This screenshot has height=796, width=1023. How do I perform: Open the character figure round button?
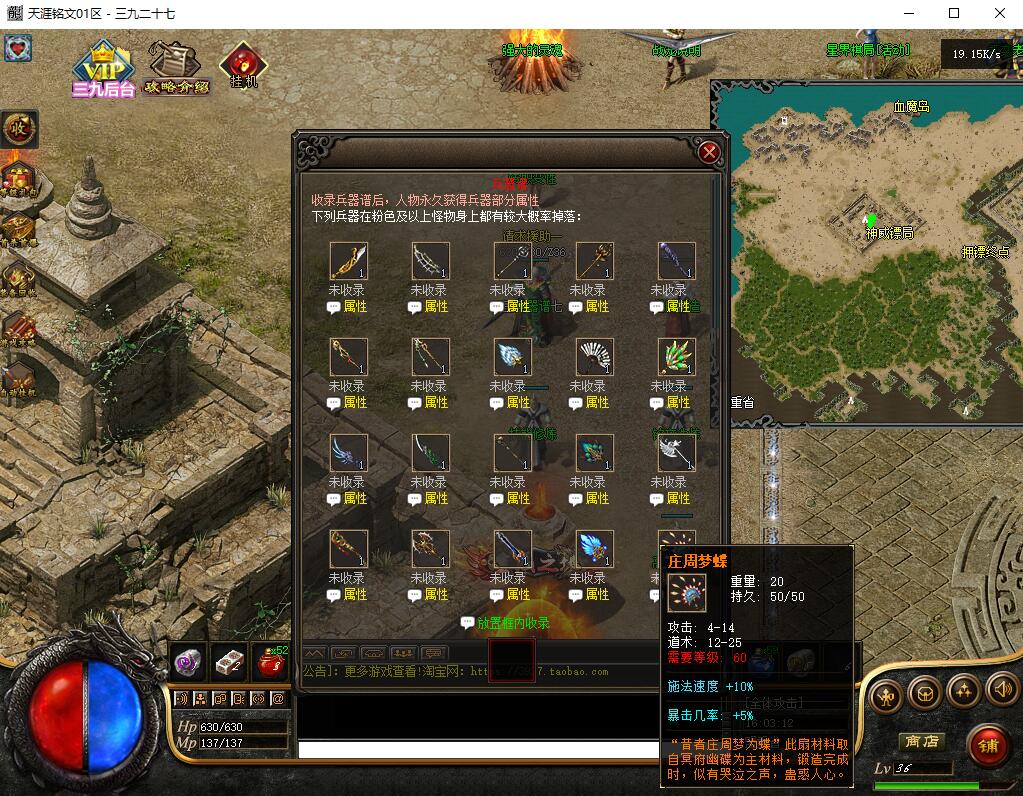[x=887, y=694]
